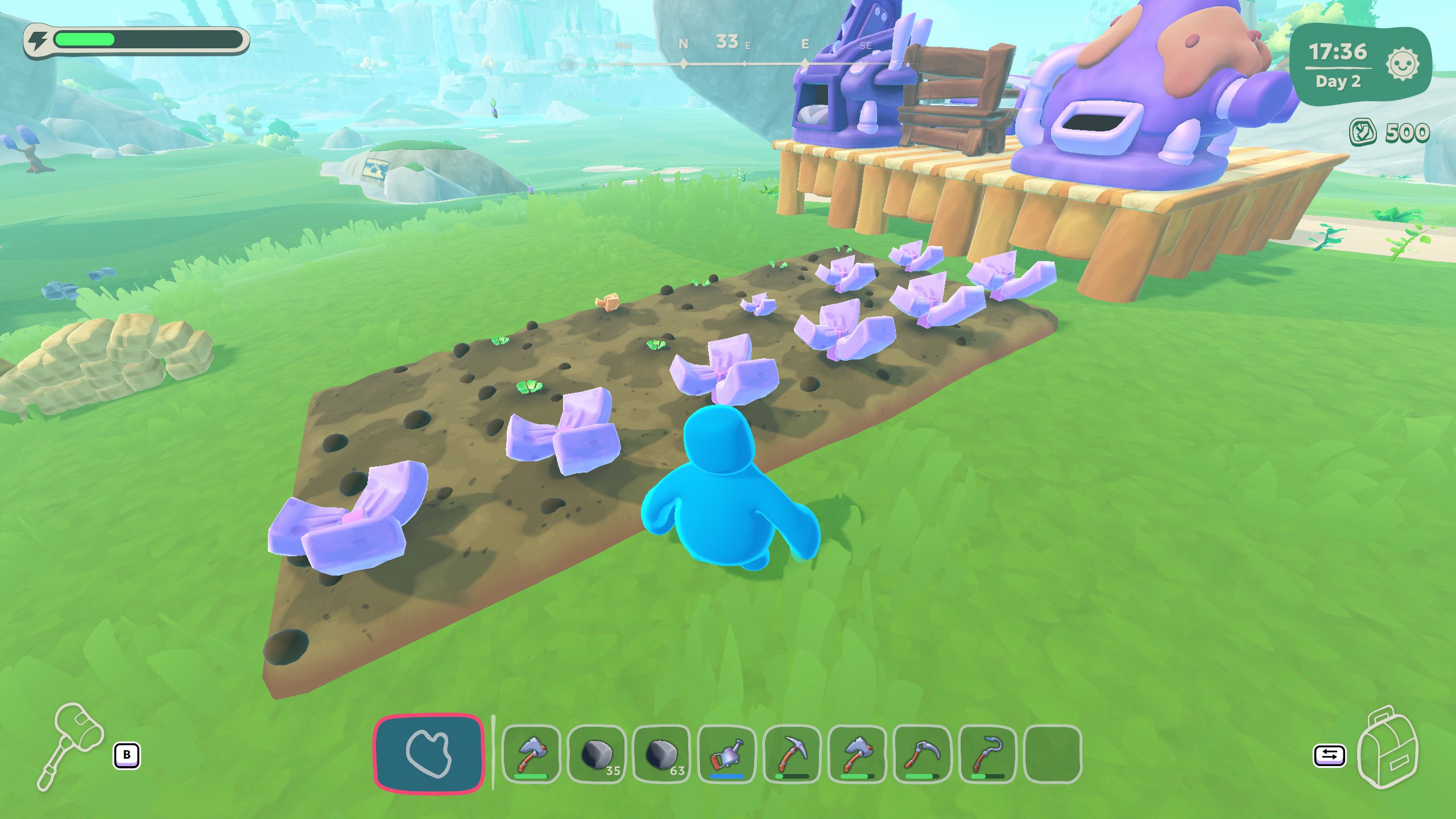Choose the partly worn axe
This screenshot has height=819, width=1456.
(857, 754)
